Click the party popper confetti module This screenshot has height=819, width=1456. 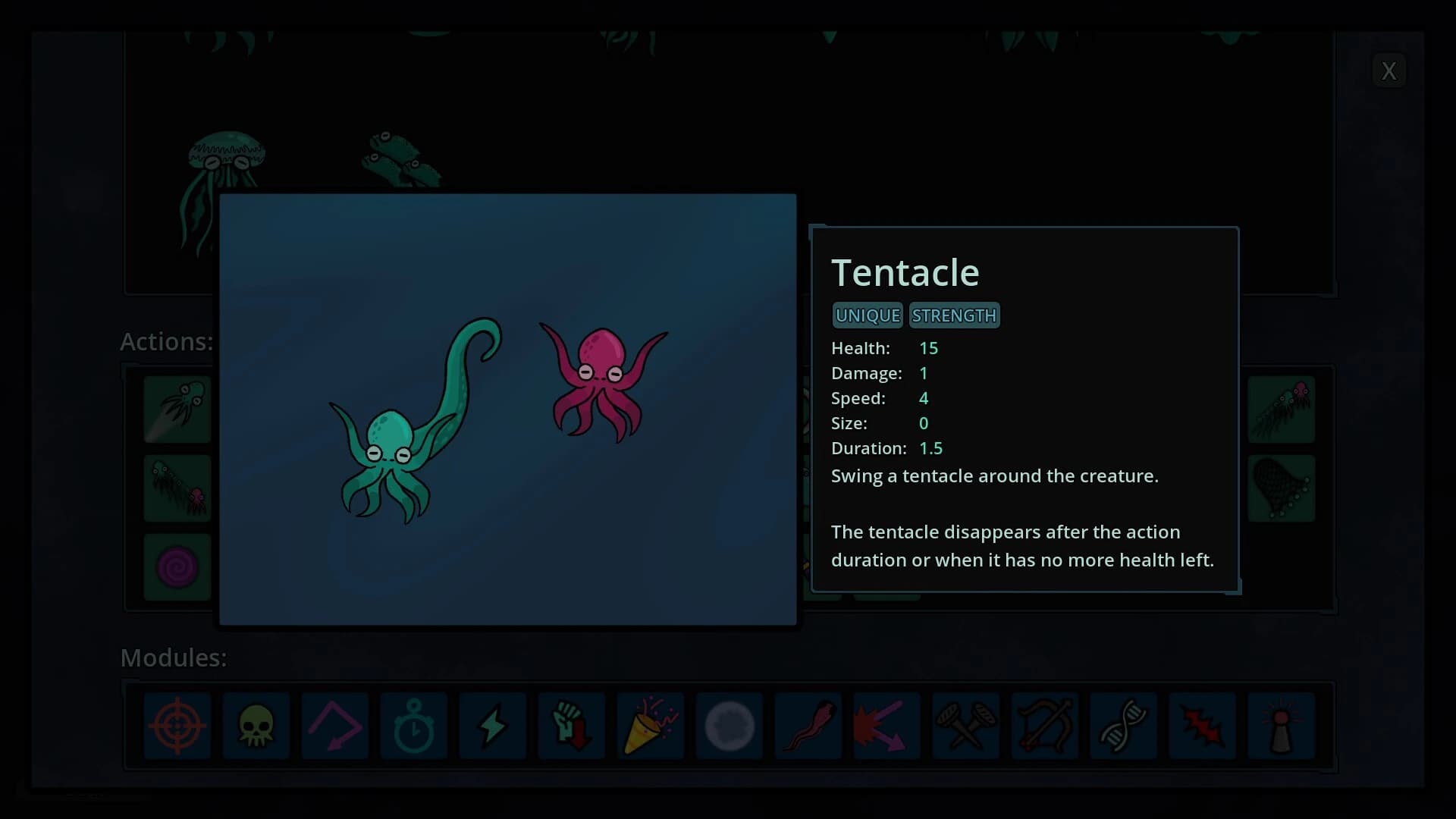click(650, 726)
